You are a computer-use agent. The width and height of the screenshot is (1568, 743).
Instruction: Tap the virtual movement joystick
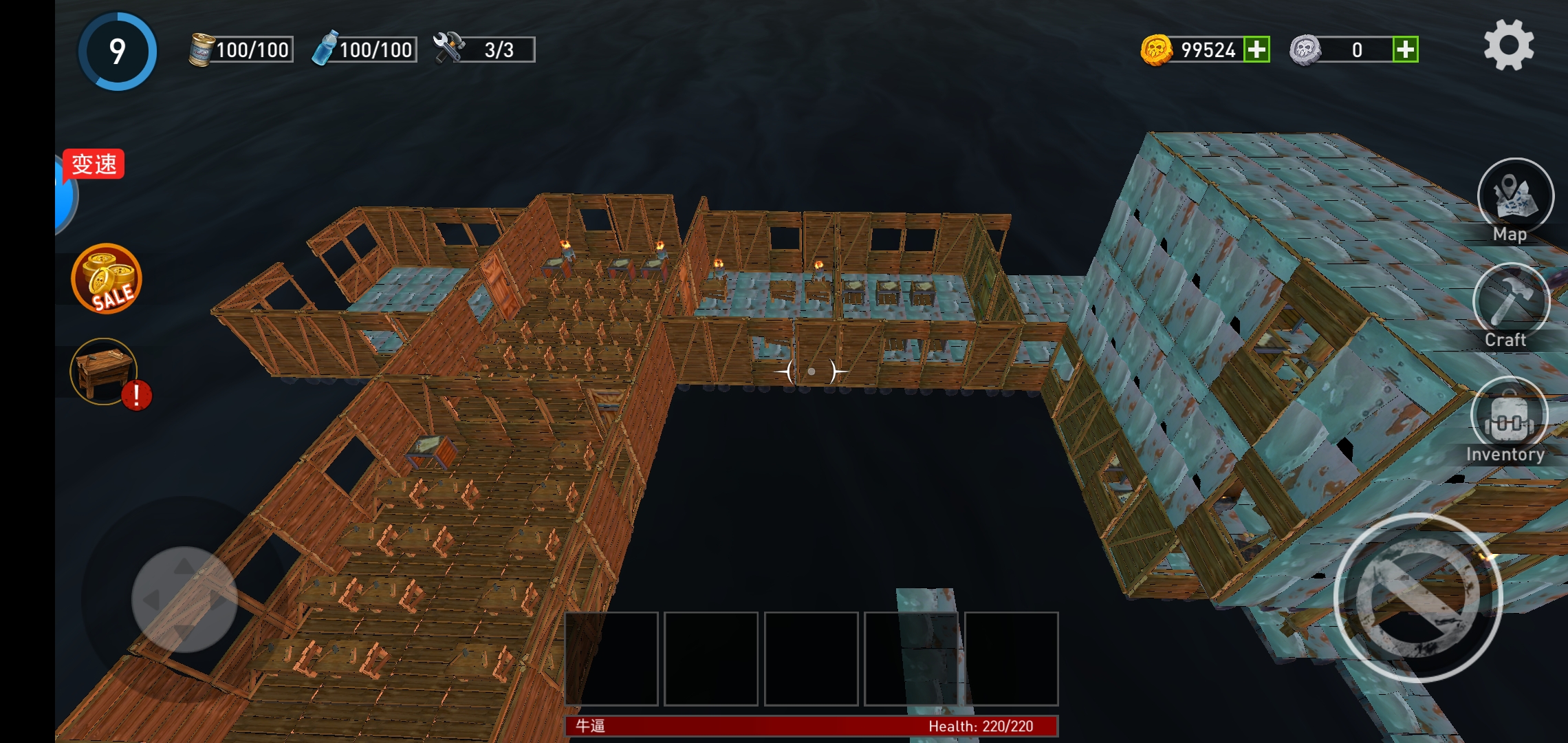(184, 599)
